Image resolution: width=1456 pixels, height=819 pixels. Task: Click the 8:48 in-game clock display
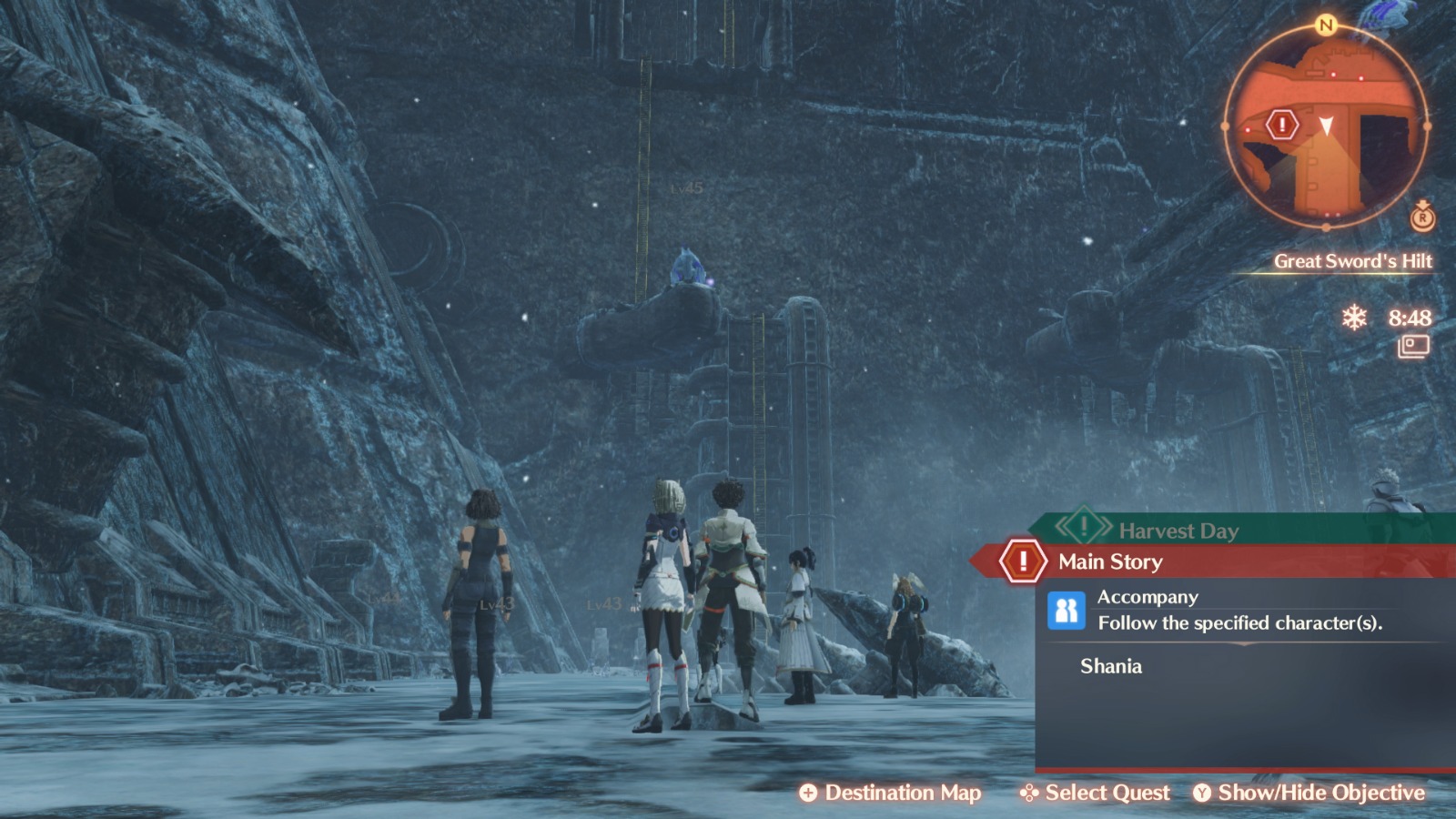click(1410, 318)
